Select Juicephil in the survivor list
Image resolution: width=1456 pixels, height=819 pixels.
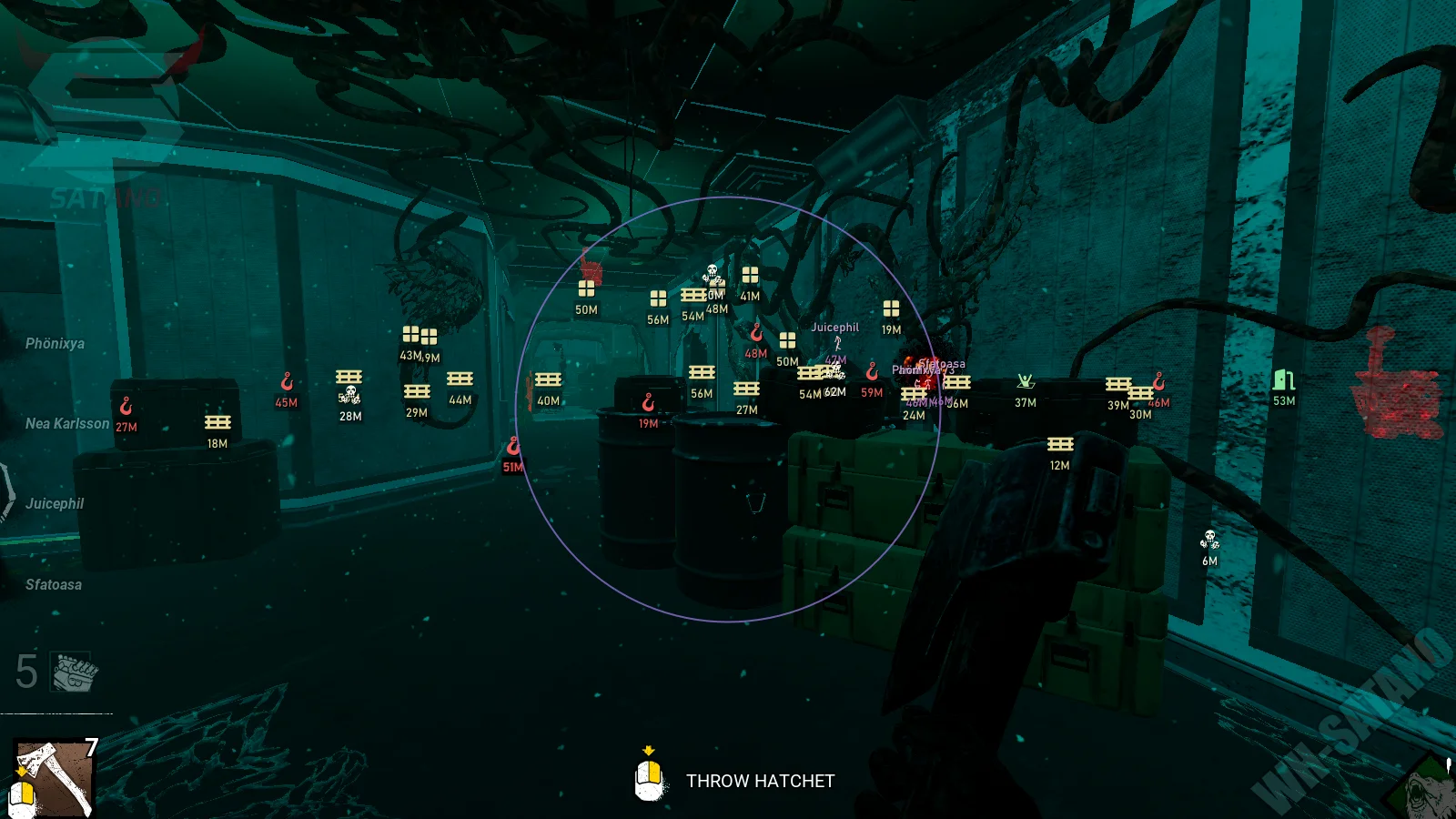[55, 504]
